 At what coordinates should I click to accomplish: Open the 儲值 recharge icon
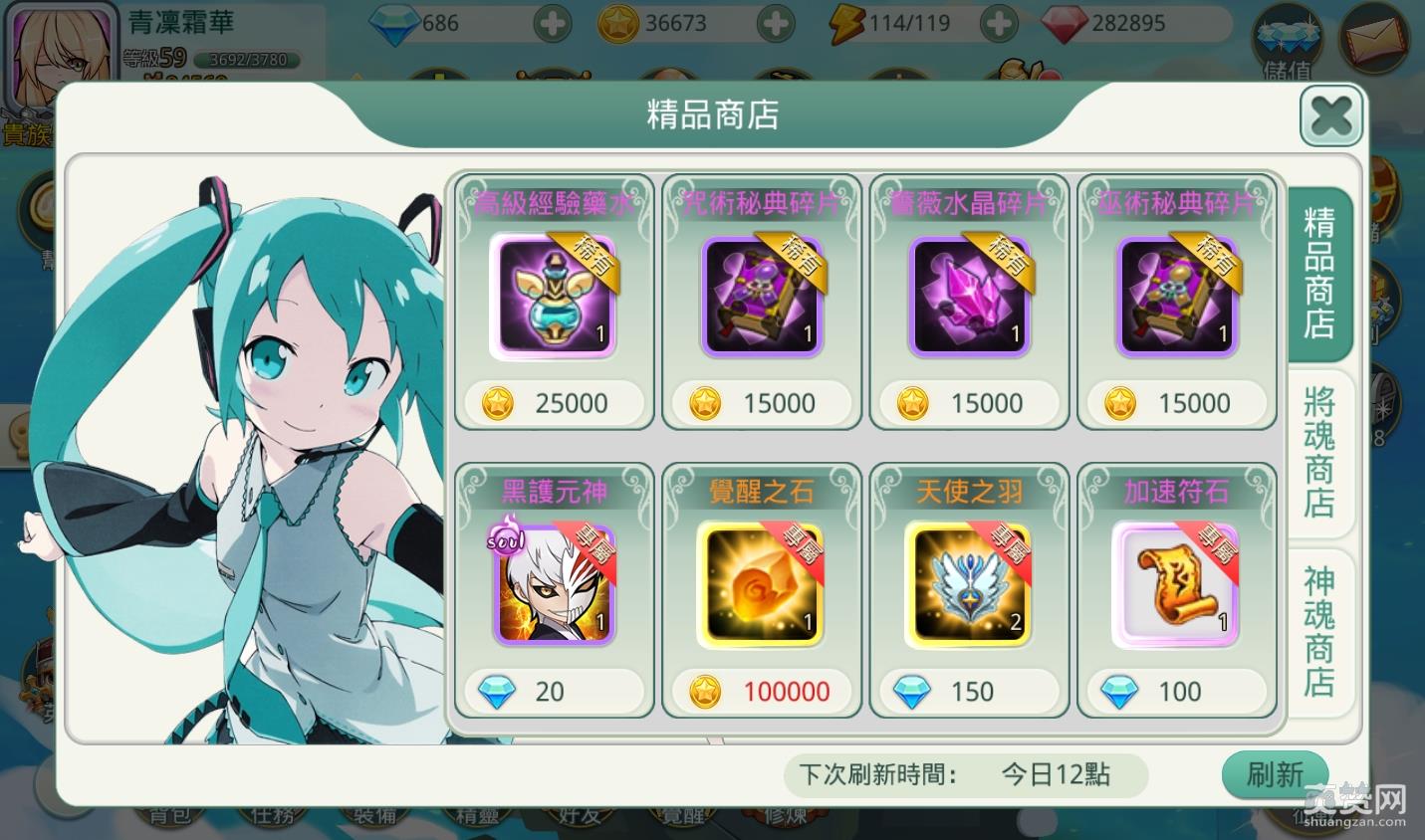click(x=1287, y=40)
